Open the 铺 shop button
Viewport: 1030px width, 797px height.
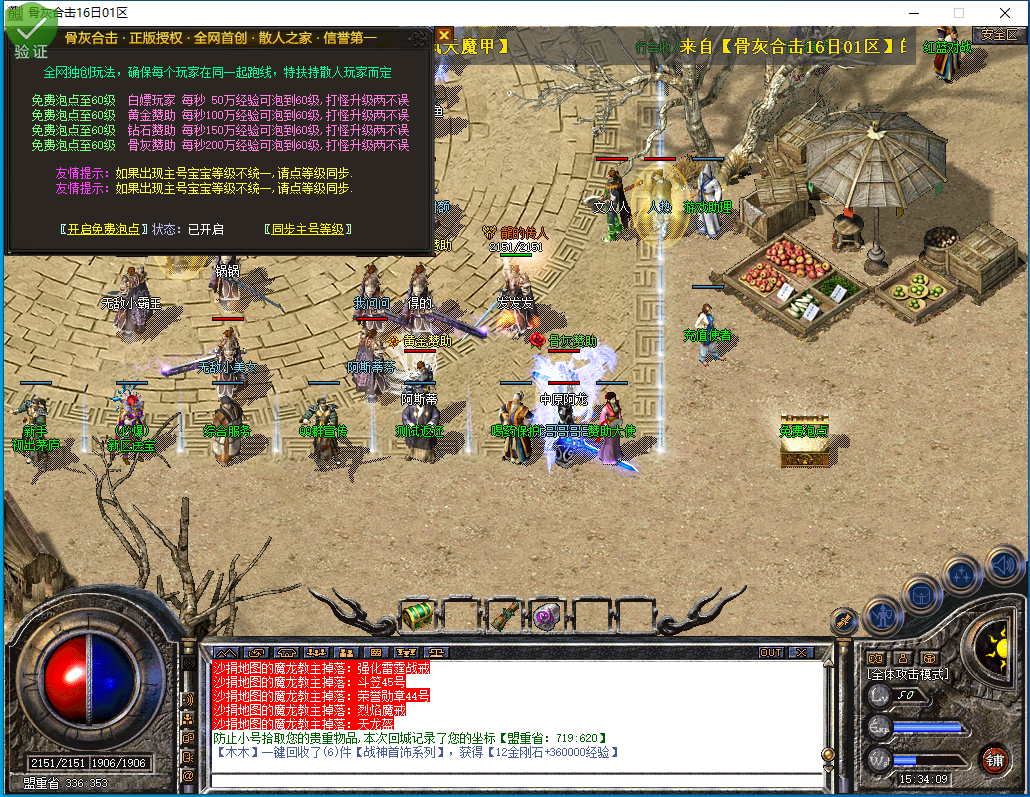[993, 759]
